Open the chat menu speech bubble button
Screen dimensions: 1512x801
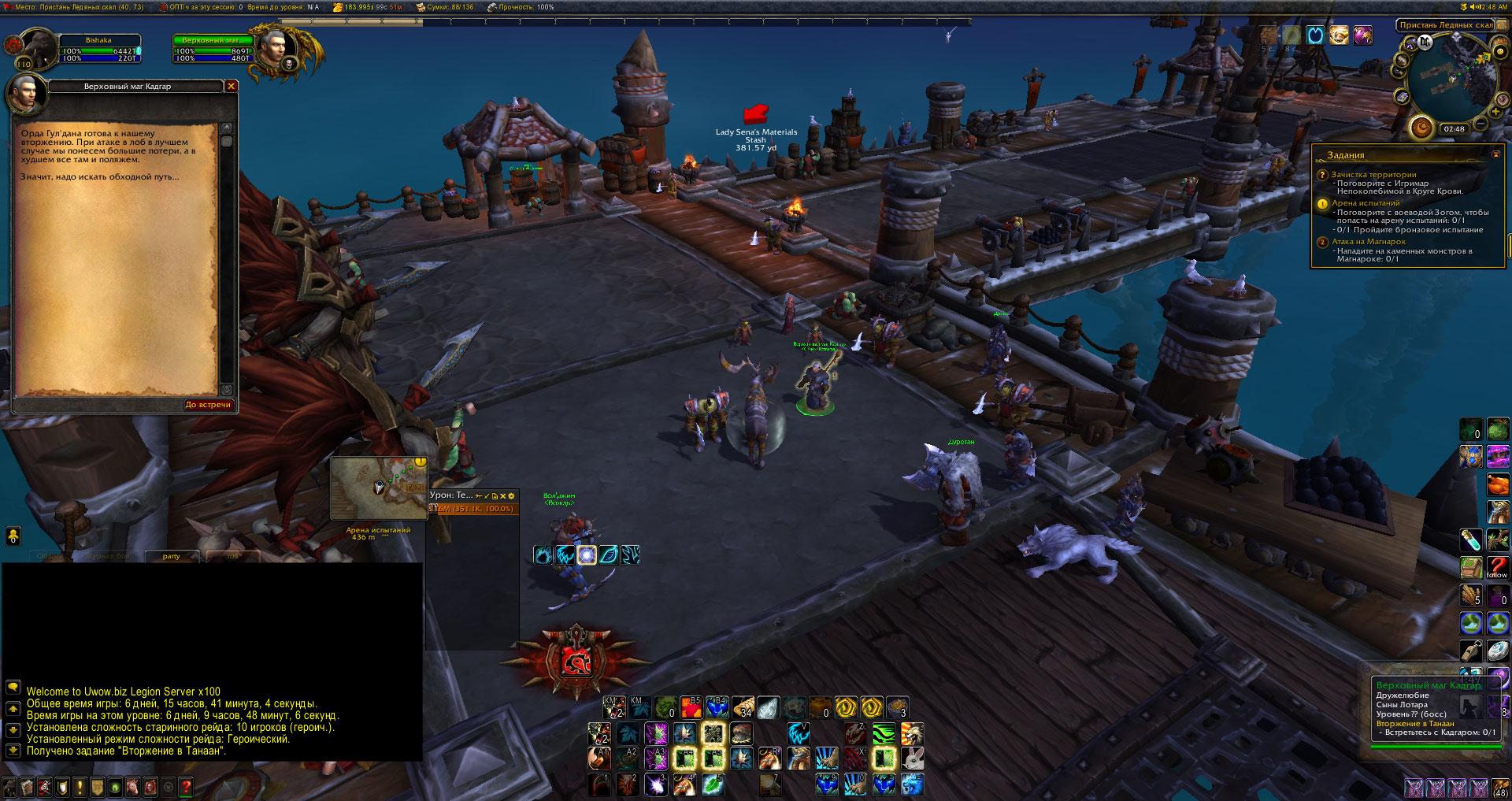click(x=13, y=687)
